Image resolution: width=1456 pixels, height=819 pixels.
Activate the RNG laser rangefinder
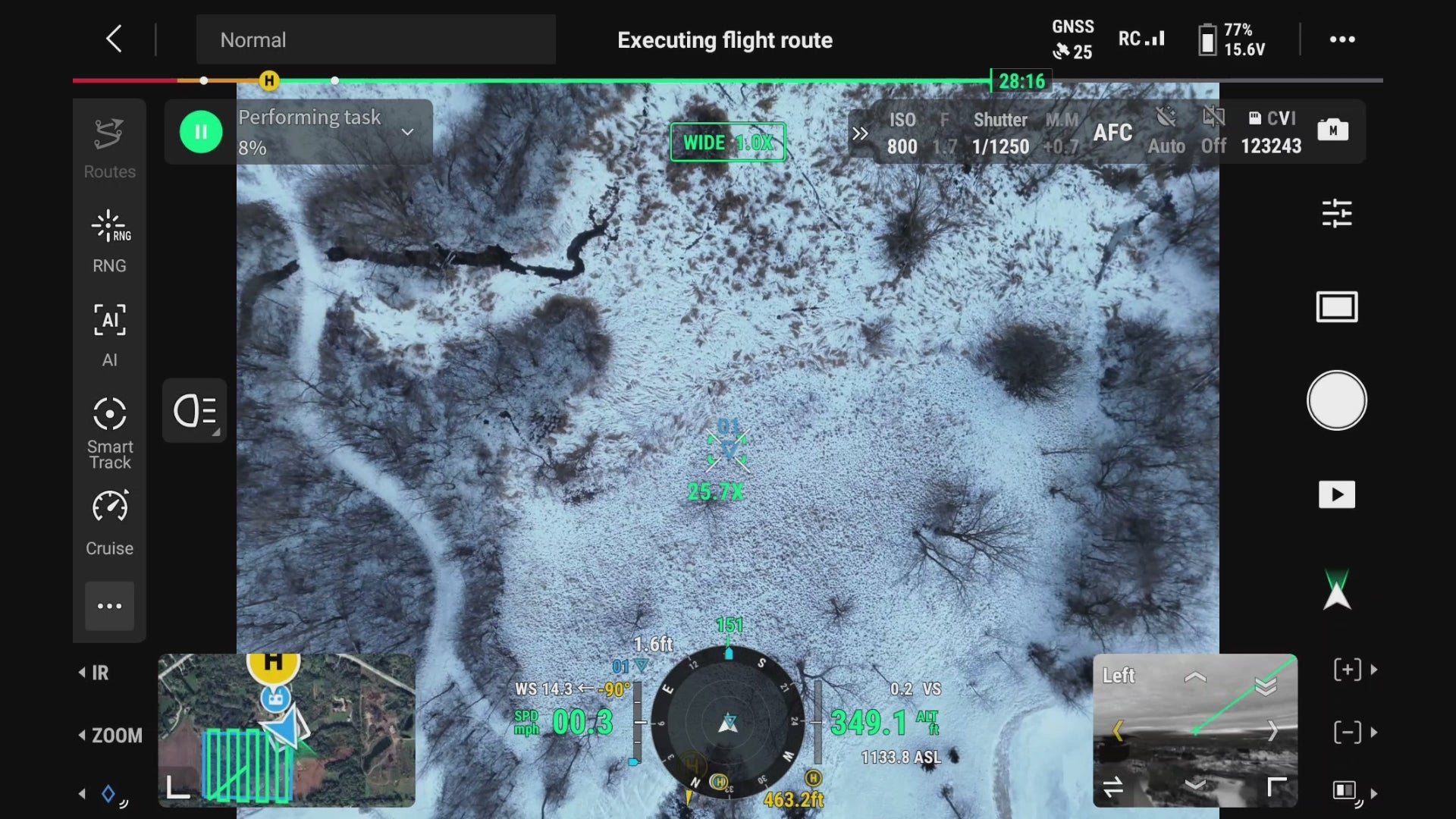(x=109, y=241)
